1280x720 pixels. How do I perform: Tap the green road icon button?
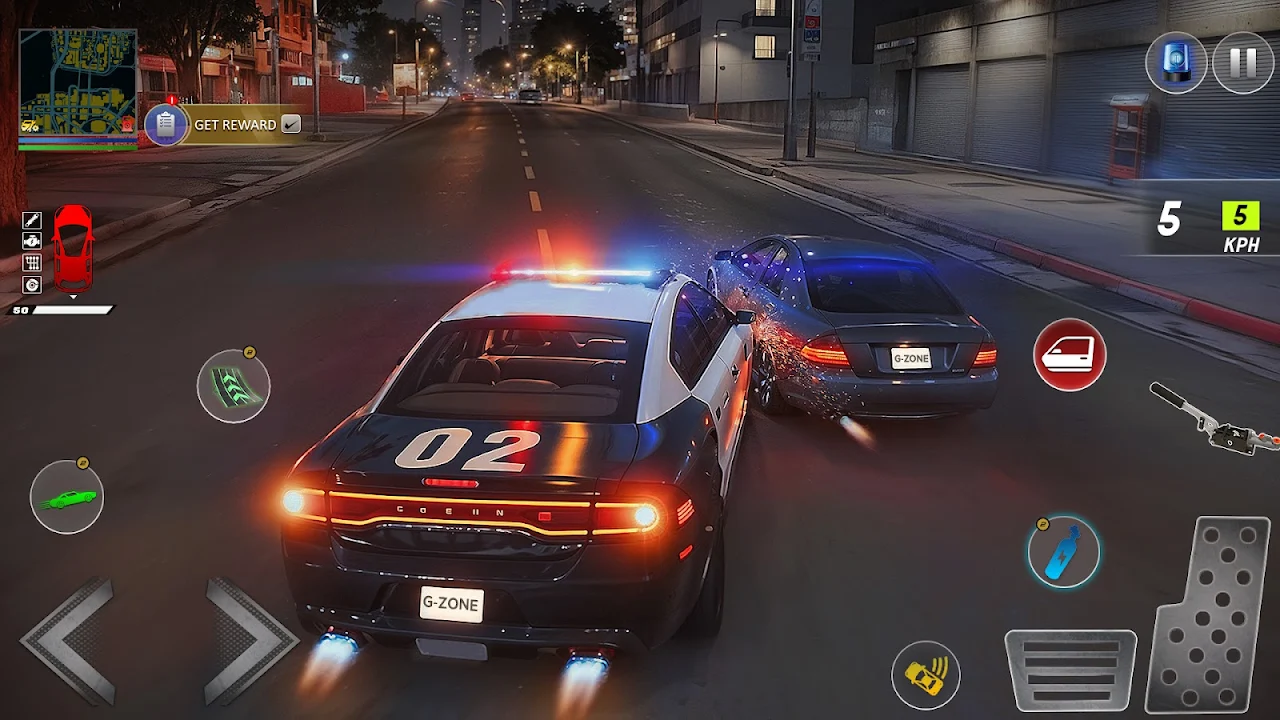tap(233, 385)
